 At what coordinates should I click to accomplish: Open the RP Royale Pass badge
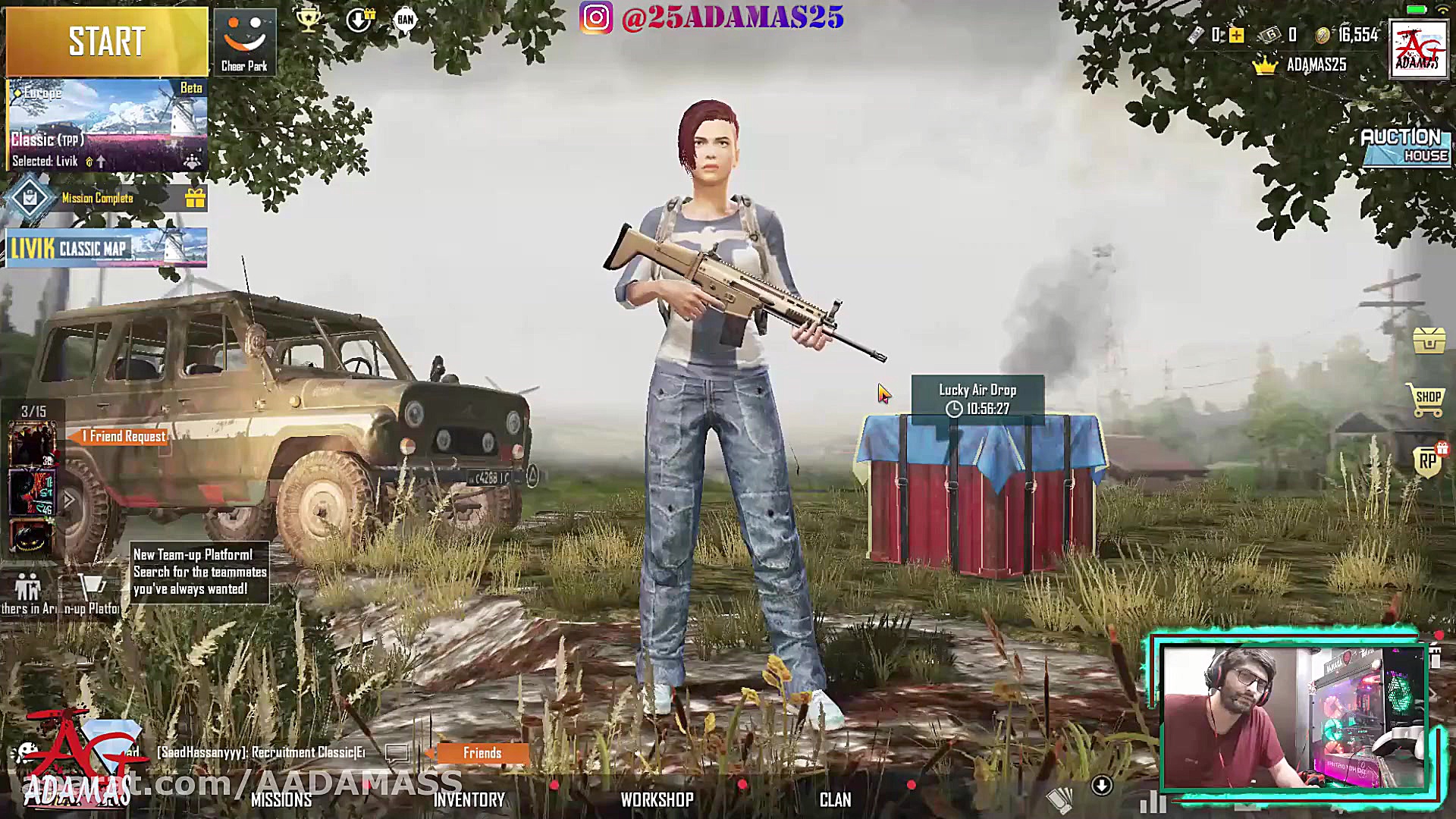point(1428,460)
